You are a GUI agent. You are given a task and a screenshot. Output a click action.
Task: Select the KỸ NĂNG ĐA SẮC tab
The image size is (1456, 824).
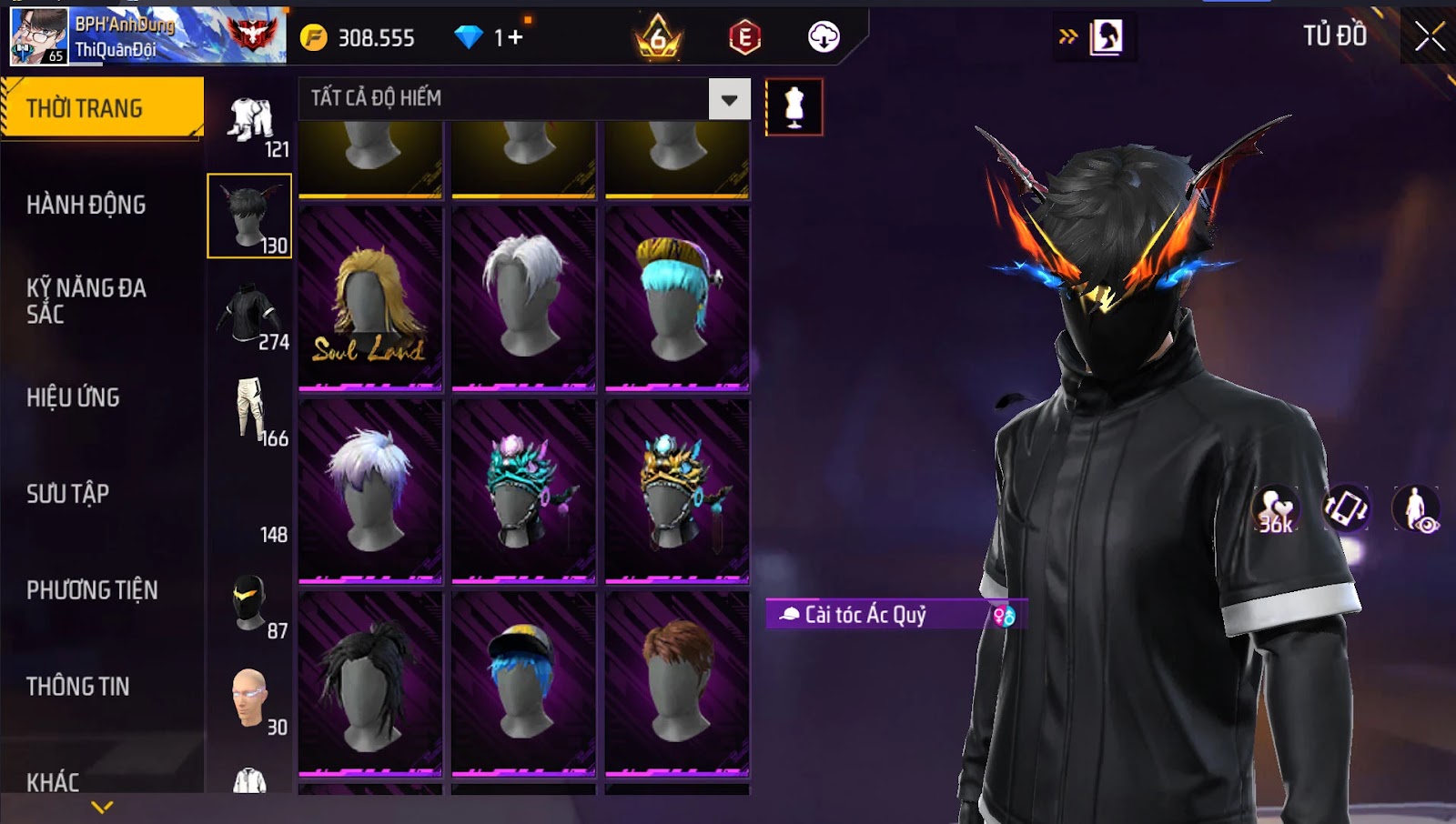(x=86, y=301)
